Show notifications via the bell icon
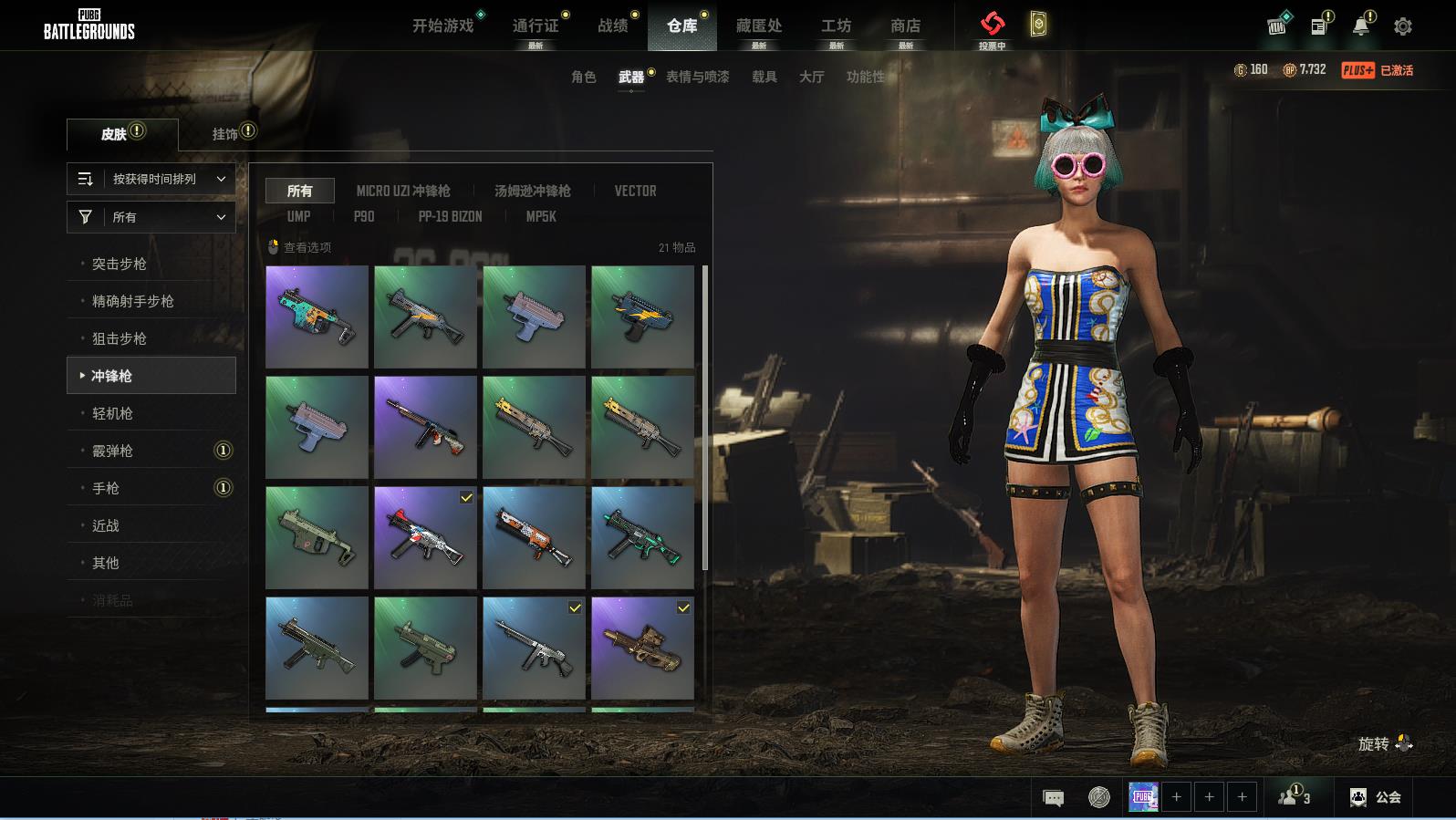 pos(1361,26)
